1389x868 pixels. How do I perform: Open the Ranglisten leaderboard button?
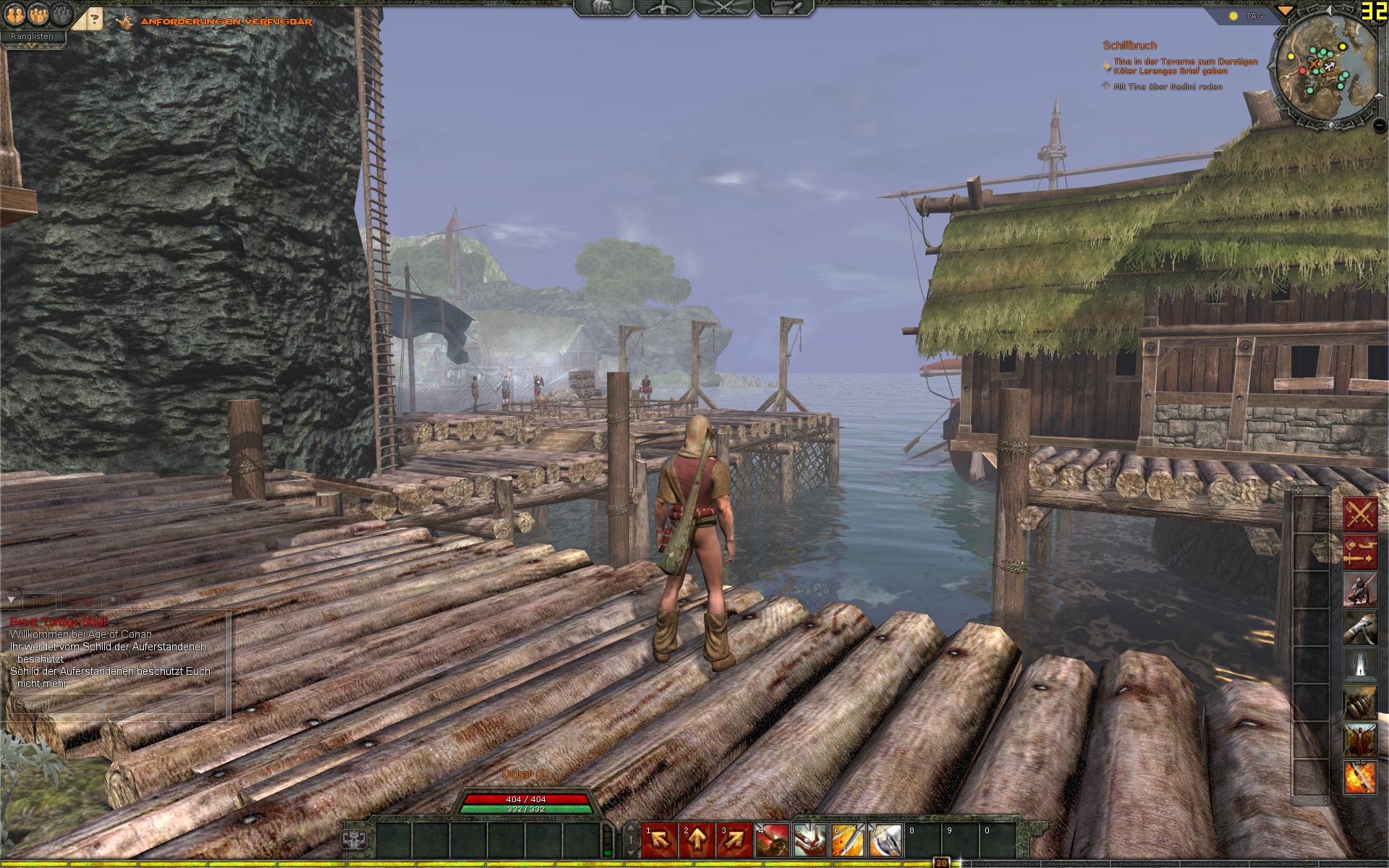[32, 36]
